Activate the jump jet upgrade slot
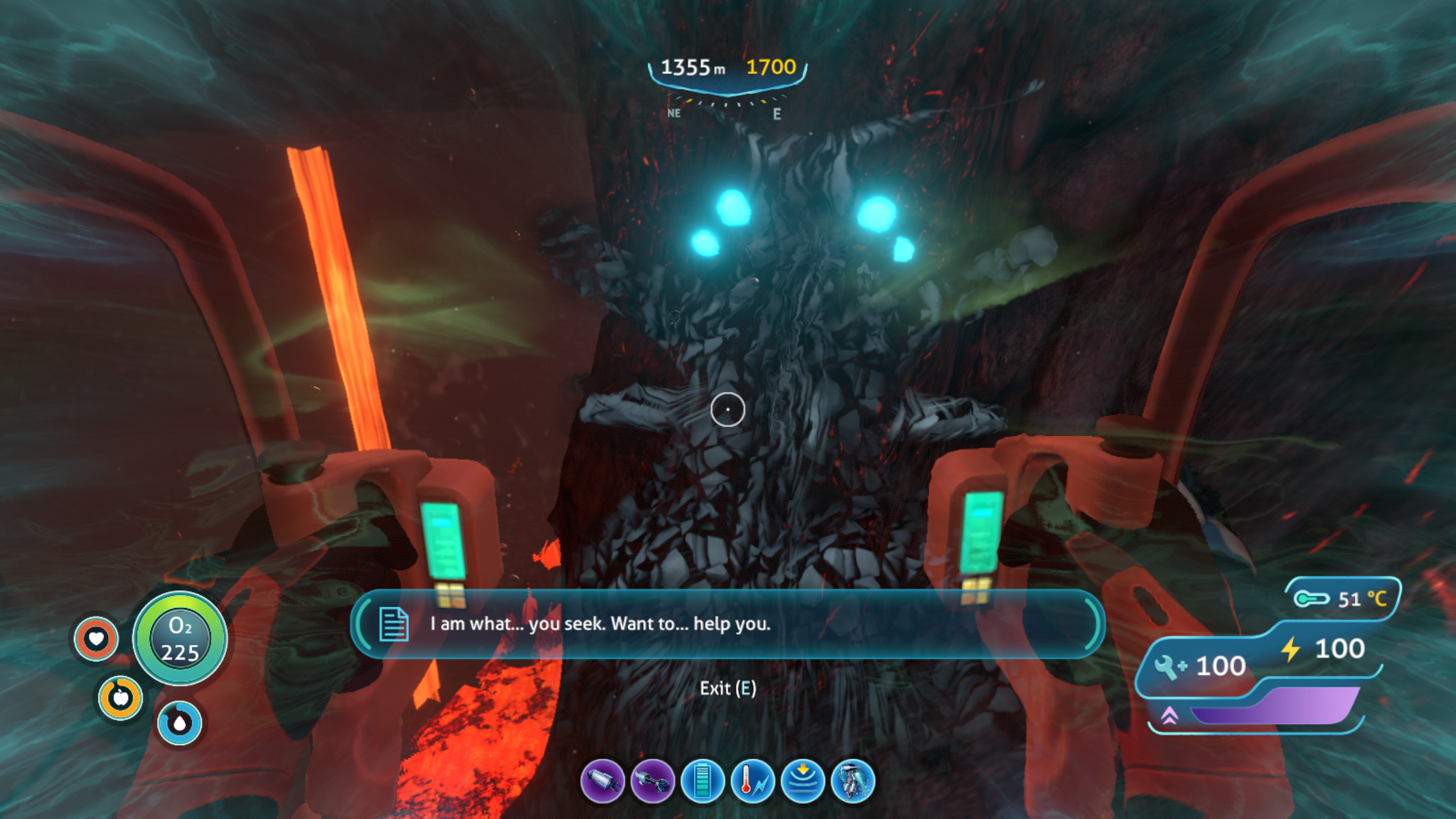 tap(853, 781)
